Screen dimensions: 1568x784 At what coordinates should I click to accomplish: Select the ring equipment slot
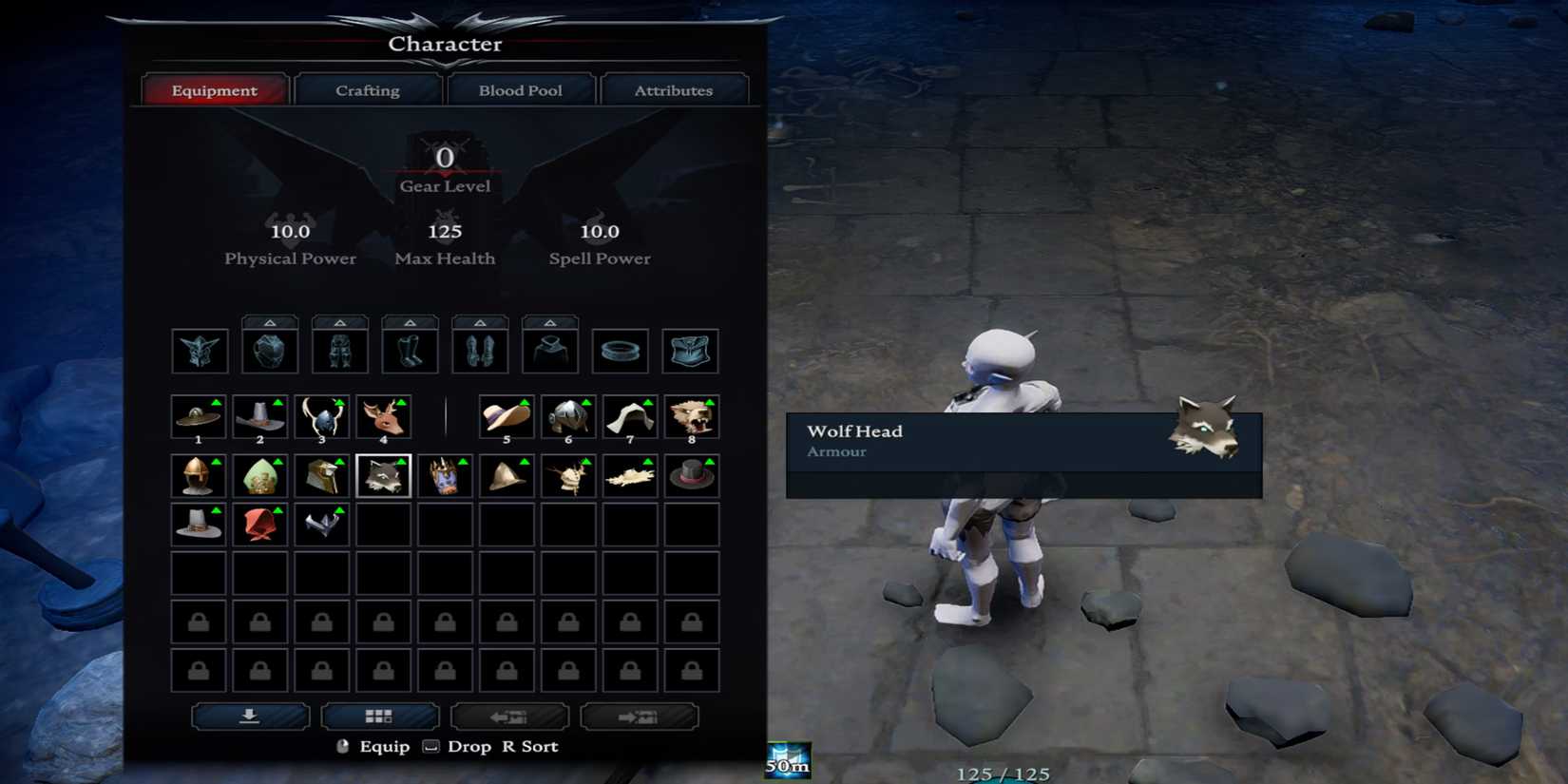[x=620, y=350]
